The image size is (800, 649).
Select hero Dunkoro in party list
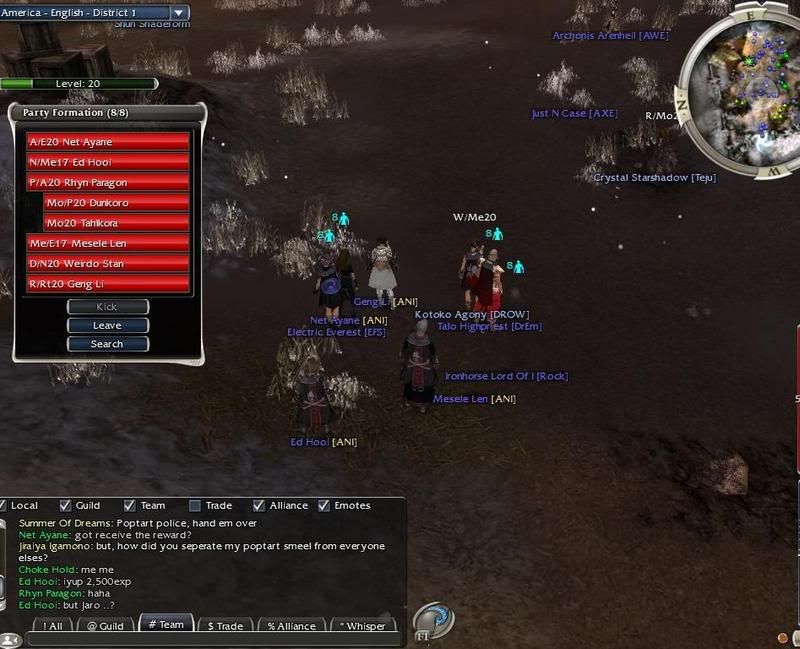coord(116,203)
